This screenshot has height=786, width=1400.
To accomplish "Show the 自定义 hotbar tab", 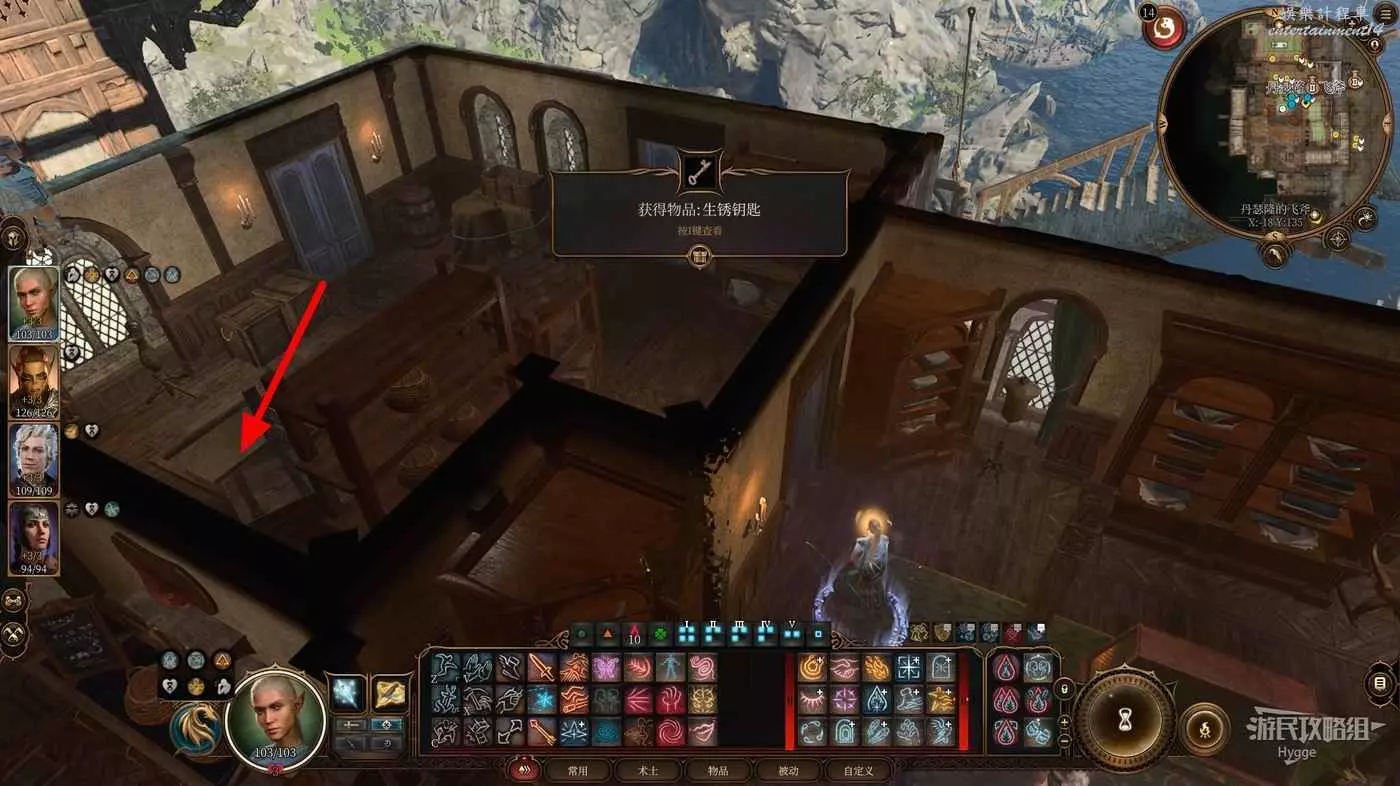I will [858, 771].
